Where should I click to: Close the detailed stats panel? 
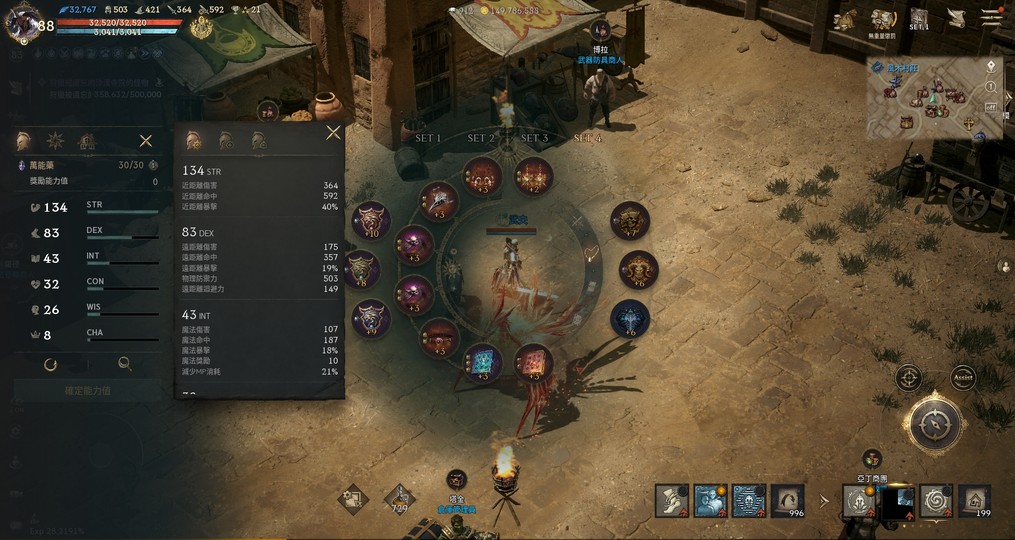click(333, 133)
